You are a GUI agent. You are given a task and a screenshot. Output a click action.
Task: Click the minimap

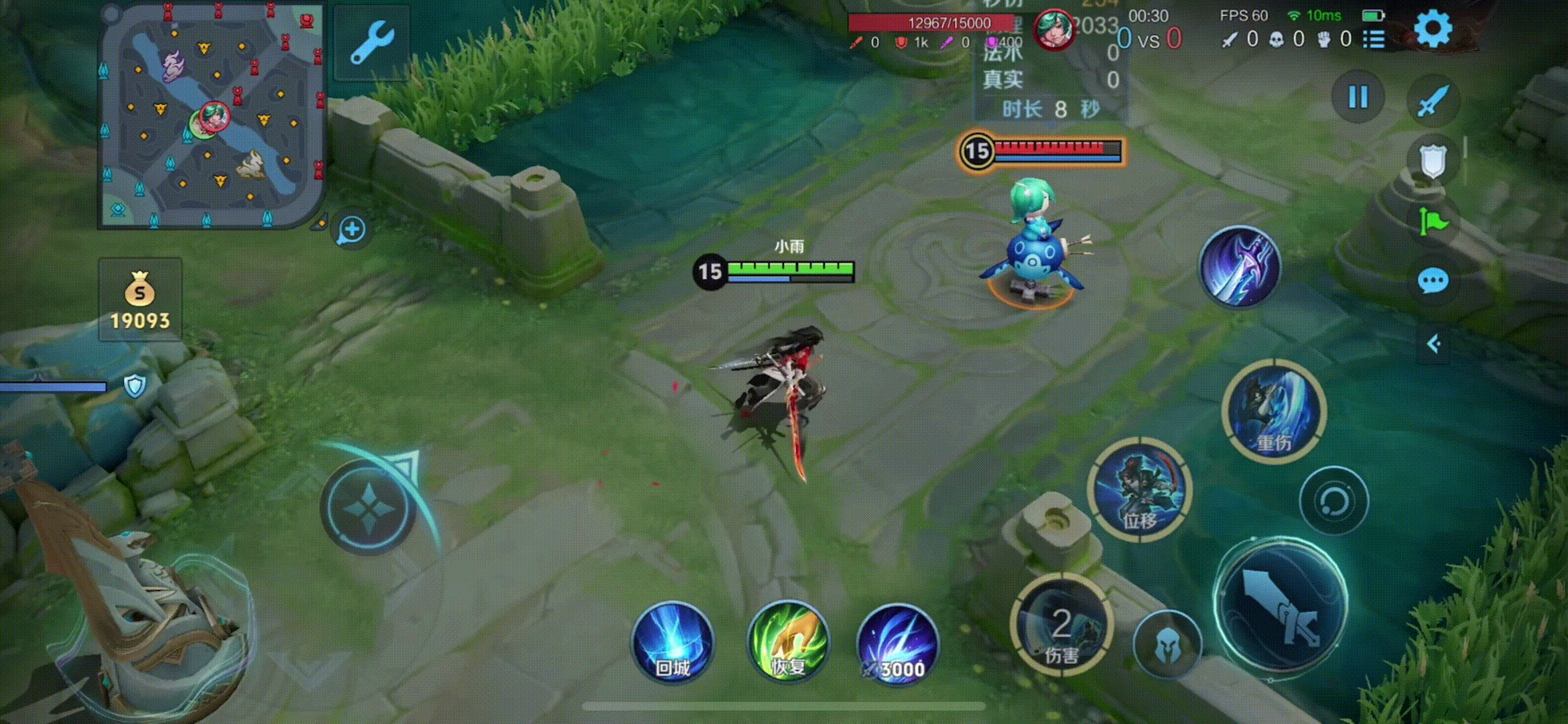pyautogui.click(x=211, y=115)
